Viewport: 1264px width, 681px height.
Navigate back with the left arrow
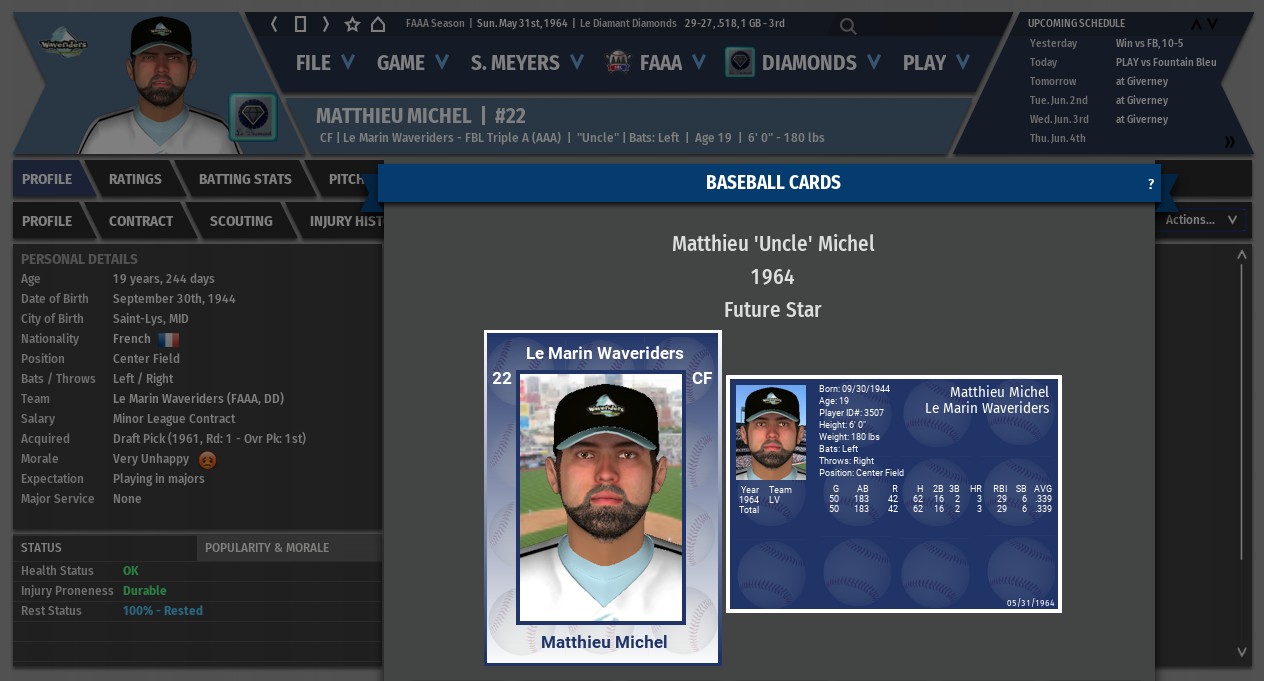[x=275, y=24]
